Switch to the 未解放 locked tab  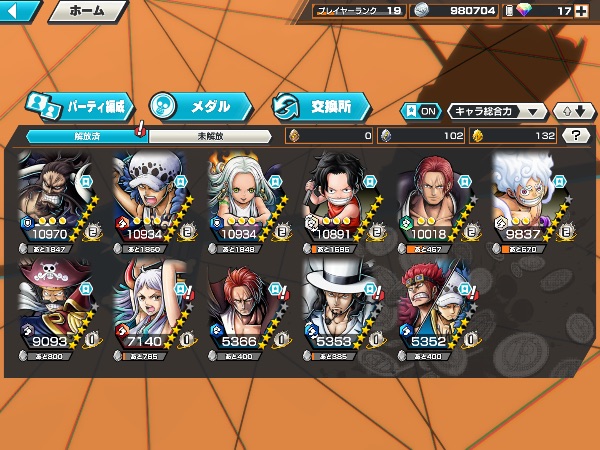click(208, 136)
